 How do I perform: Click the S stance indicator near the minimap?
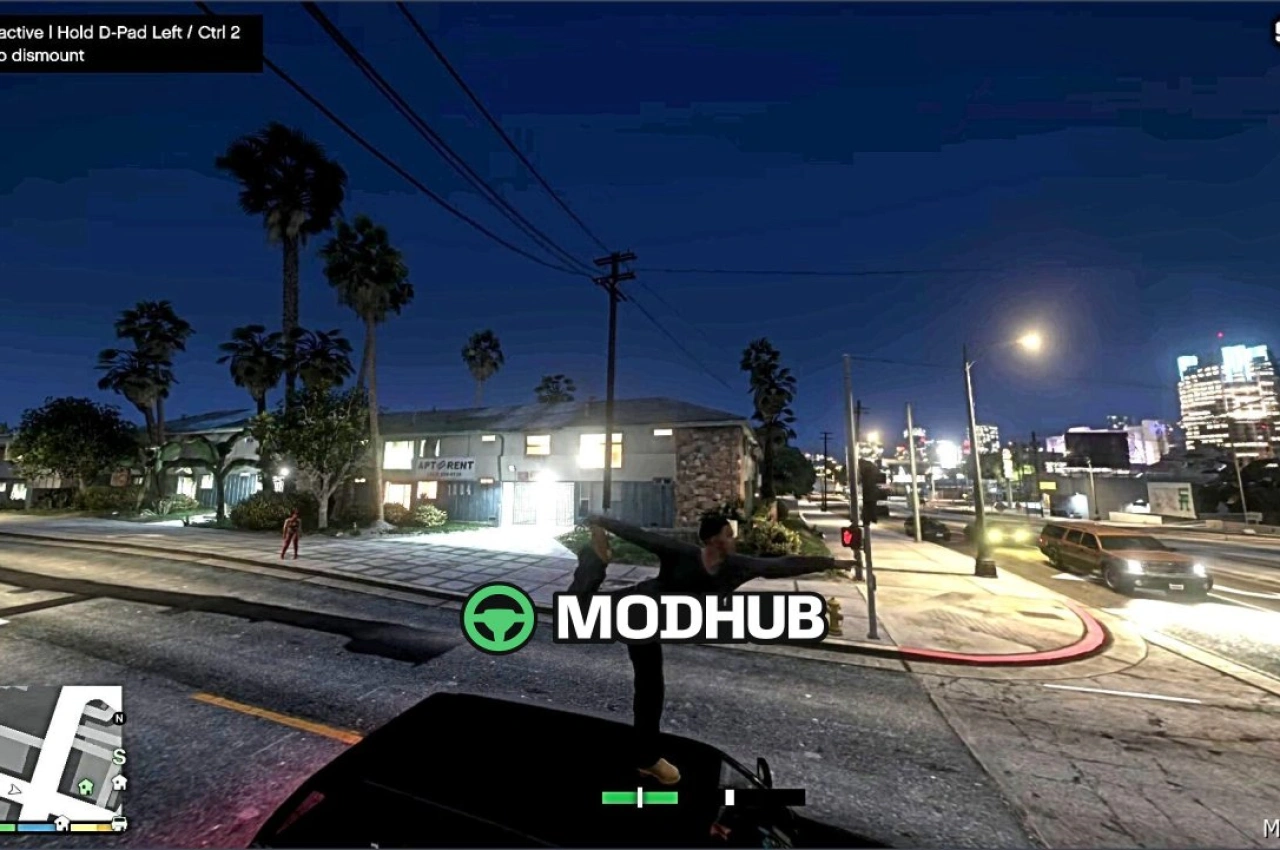tap(119, 757)
